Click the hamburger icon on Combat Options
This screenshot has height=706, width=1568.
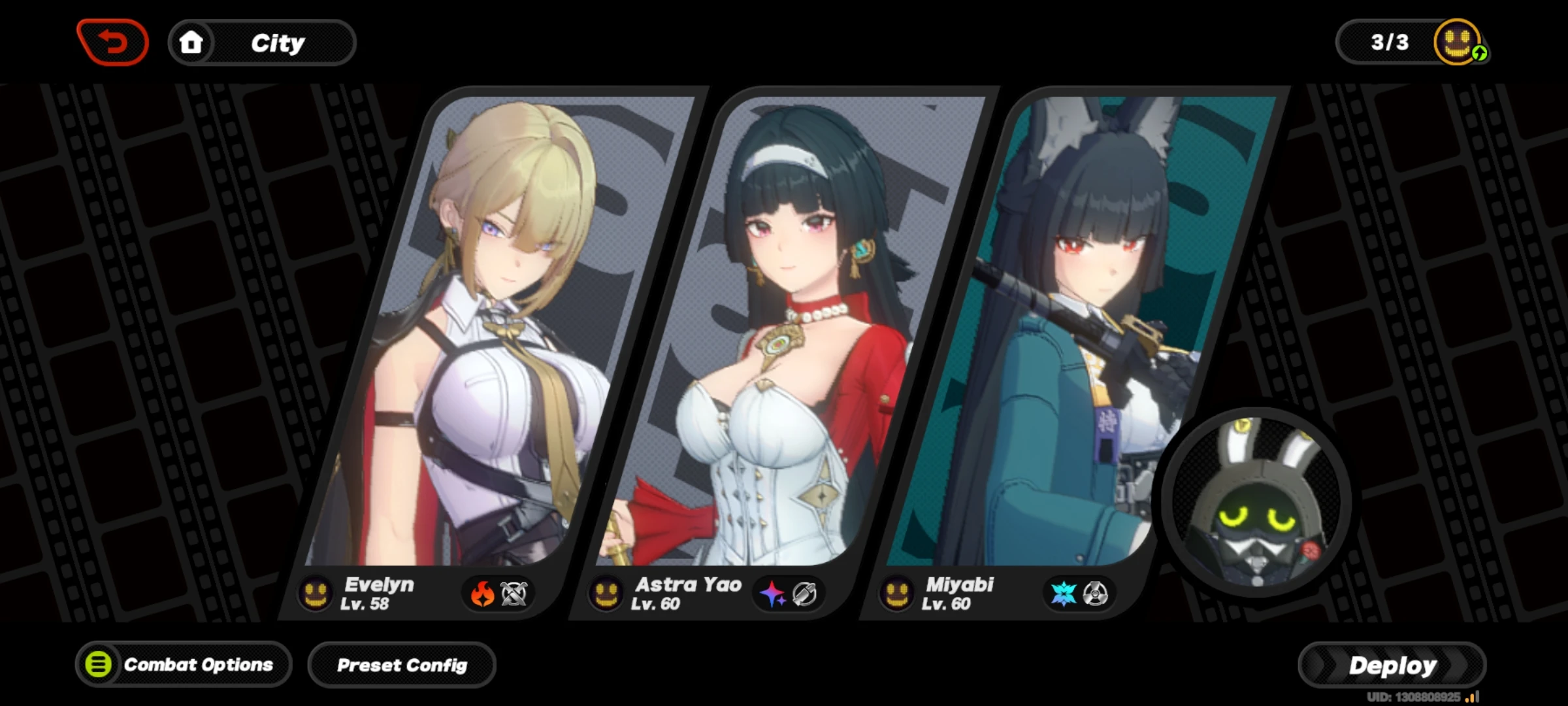click(99, 665)
